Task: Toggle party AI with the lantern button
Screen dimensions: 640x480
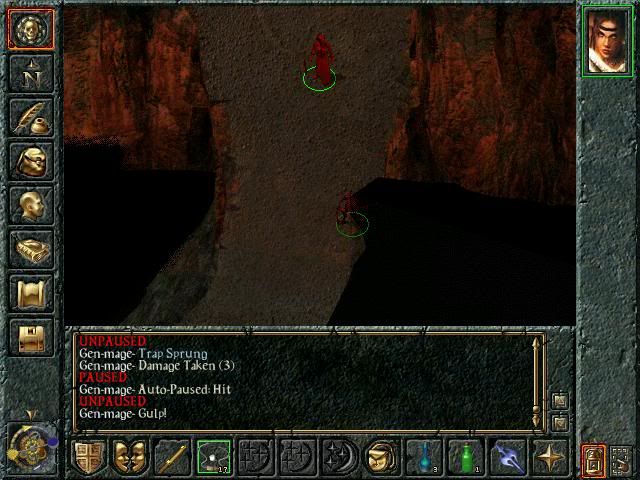Action: coord(592,459)
